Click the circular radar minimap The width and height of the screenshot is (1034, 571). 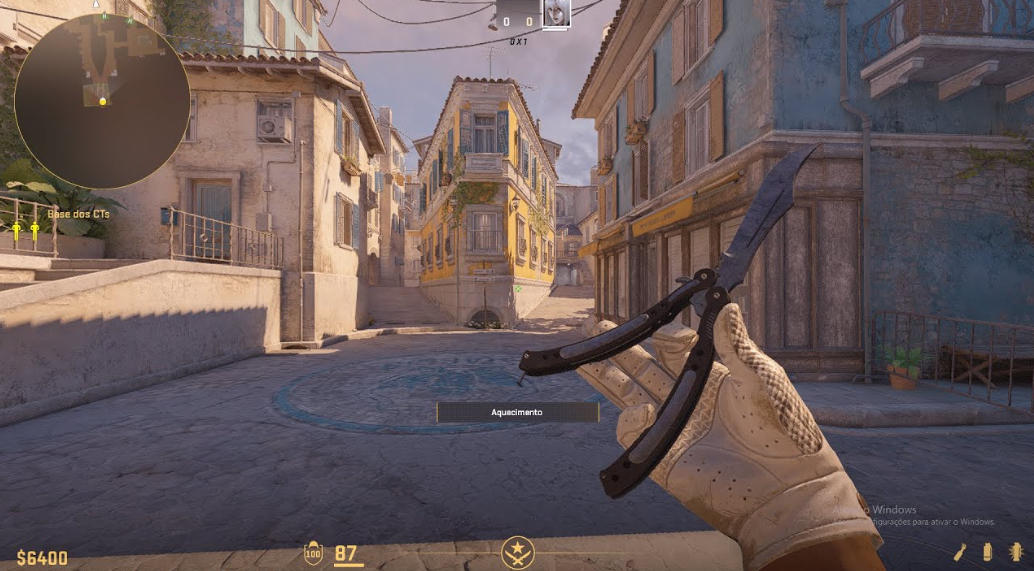101,101
